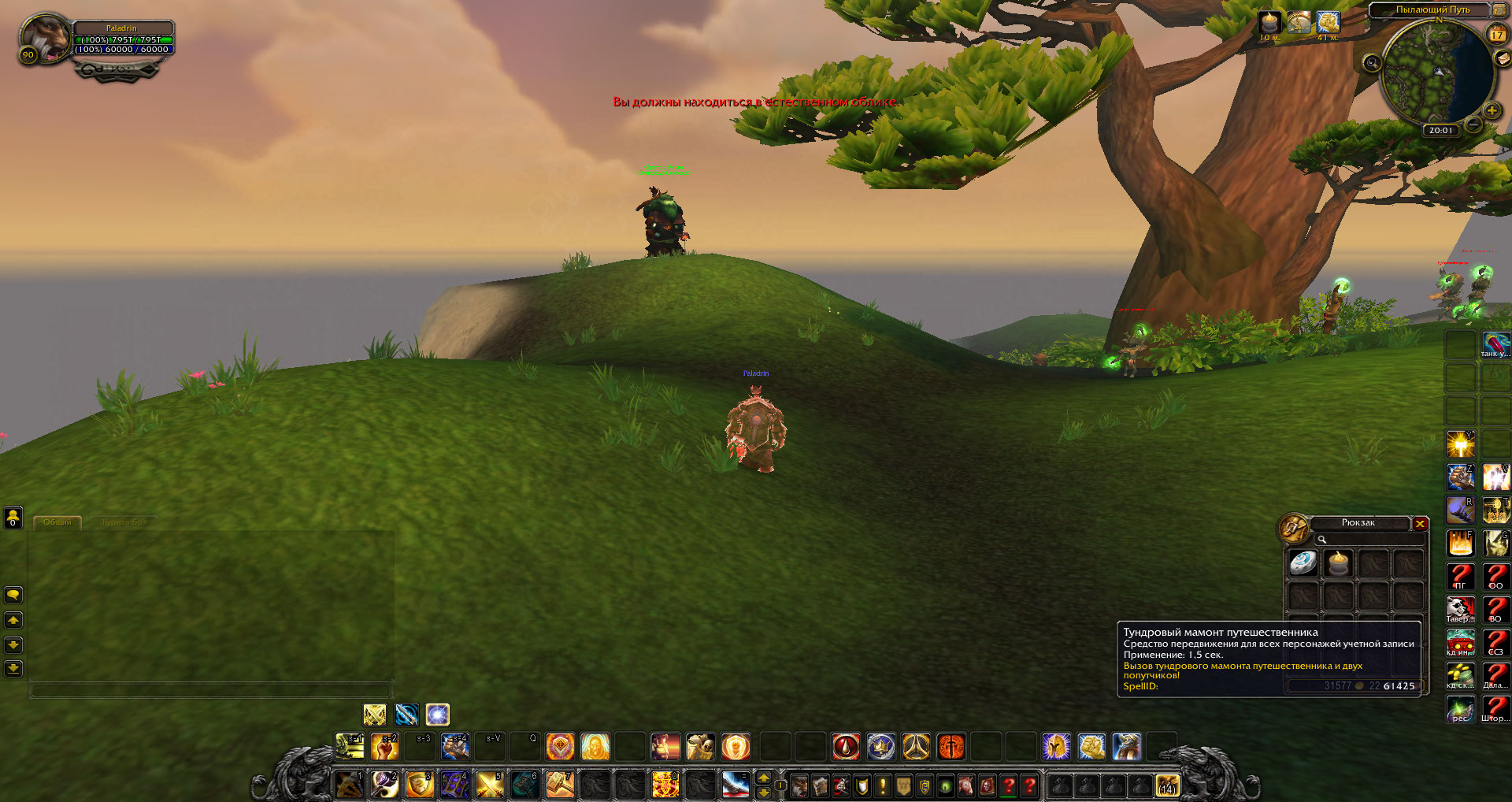The width and height of the screenshot is (1512, 802).
Task: Select the Paladrin player portrait
Action: coord(45,38)
